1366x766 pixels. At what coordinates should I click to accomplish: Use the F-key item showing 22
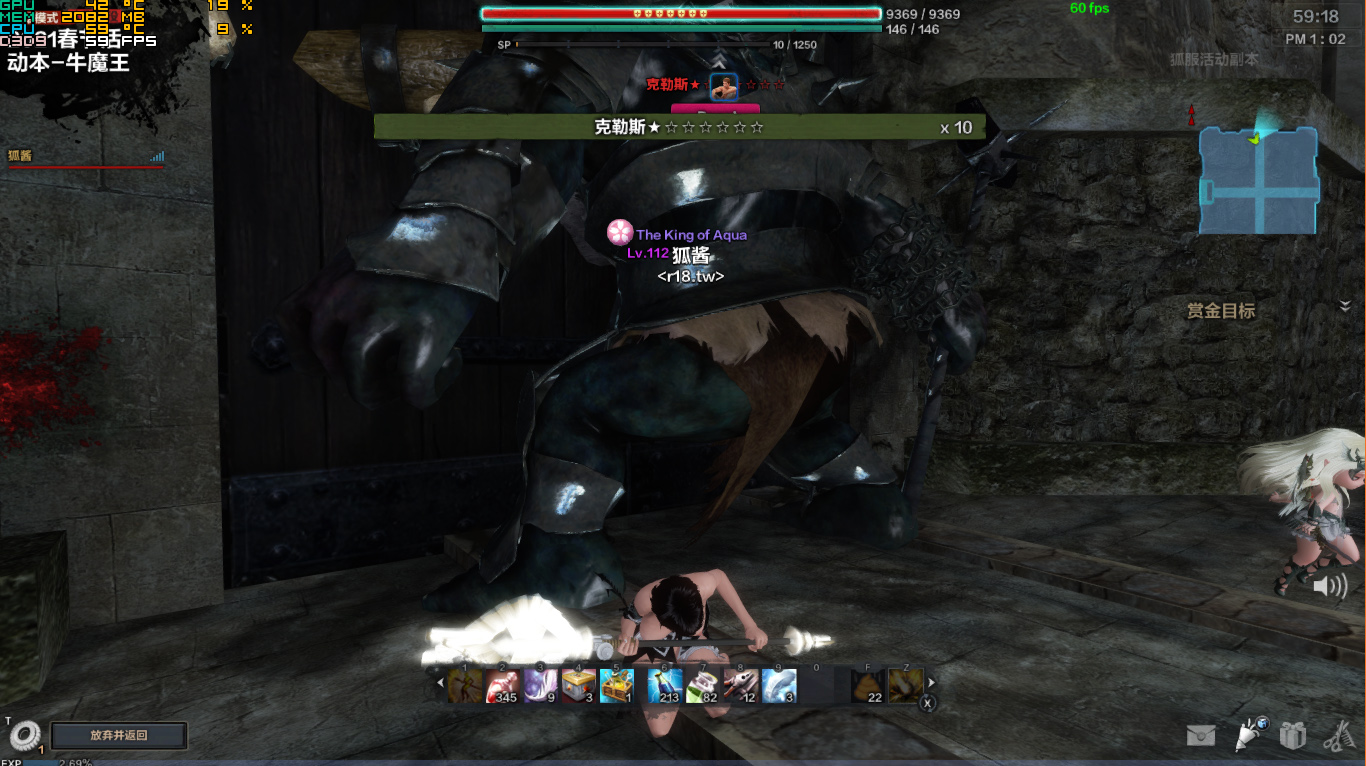[868, 686]
